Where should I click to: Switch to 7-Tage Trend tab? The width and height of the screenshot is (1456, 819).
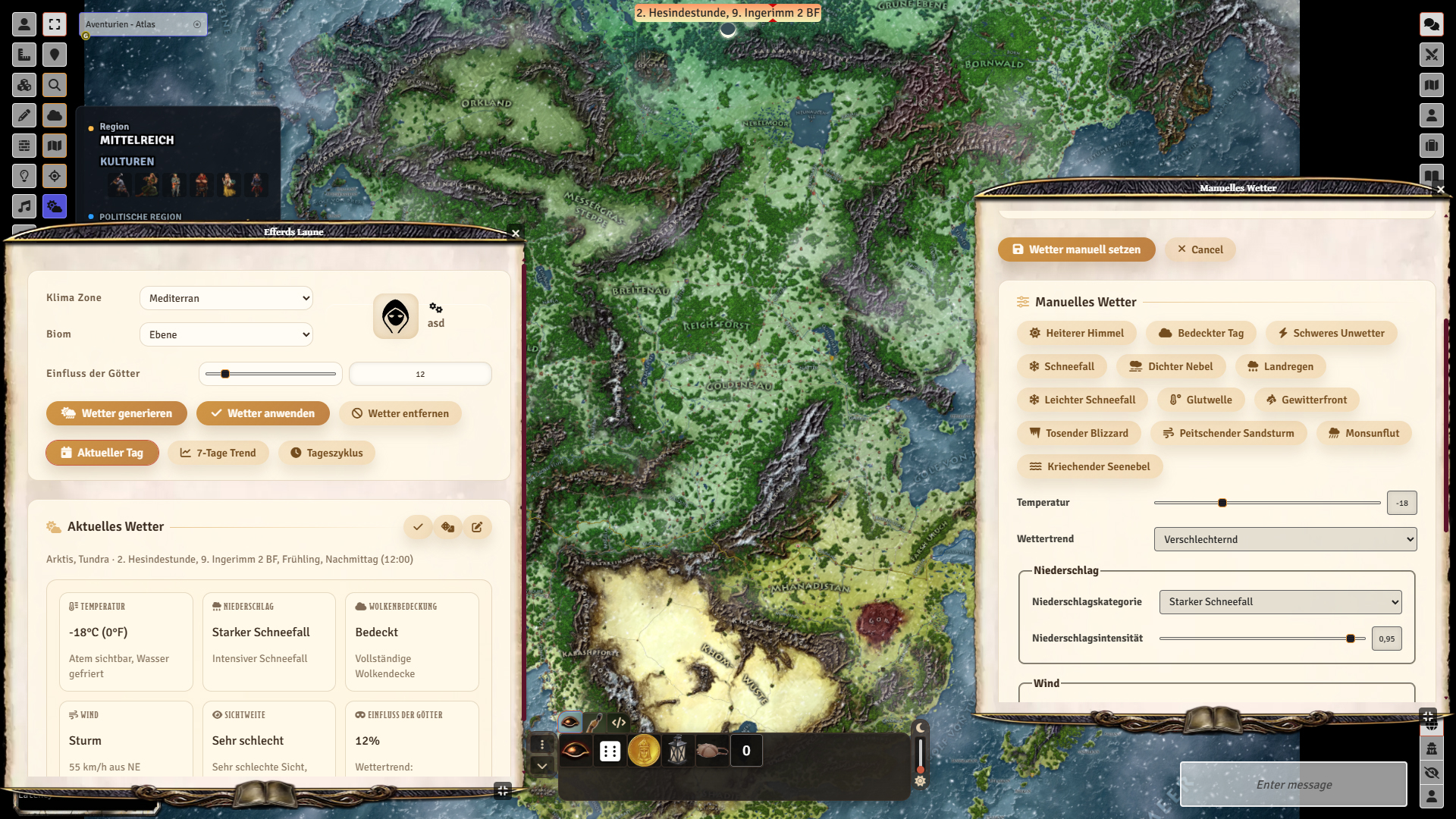[218, 453]
